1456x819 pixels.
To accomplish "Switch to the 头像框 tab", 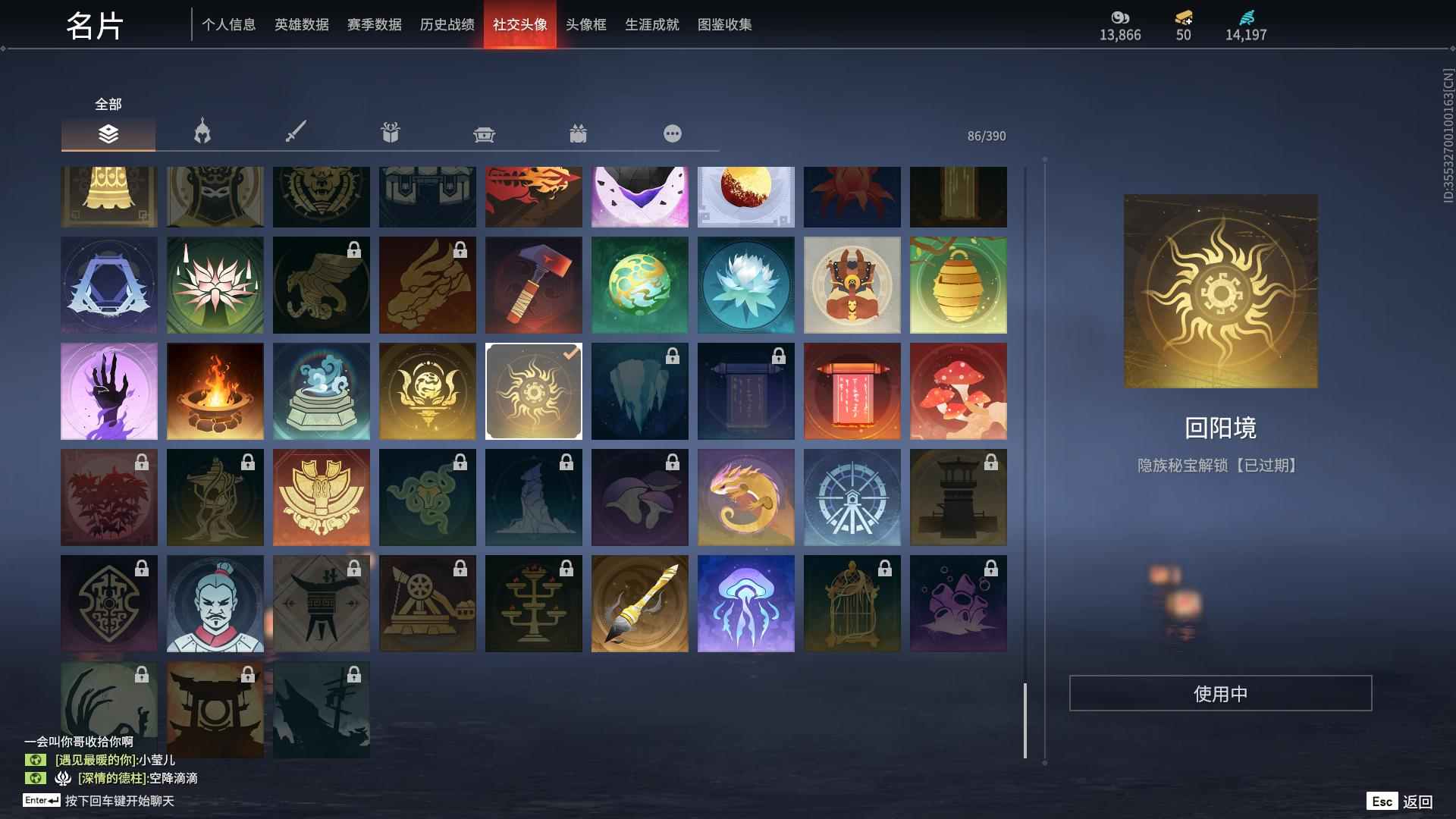I will (x=584, y=24).
